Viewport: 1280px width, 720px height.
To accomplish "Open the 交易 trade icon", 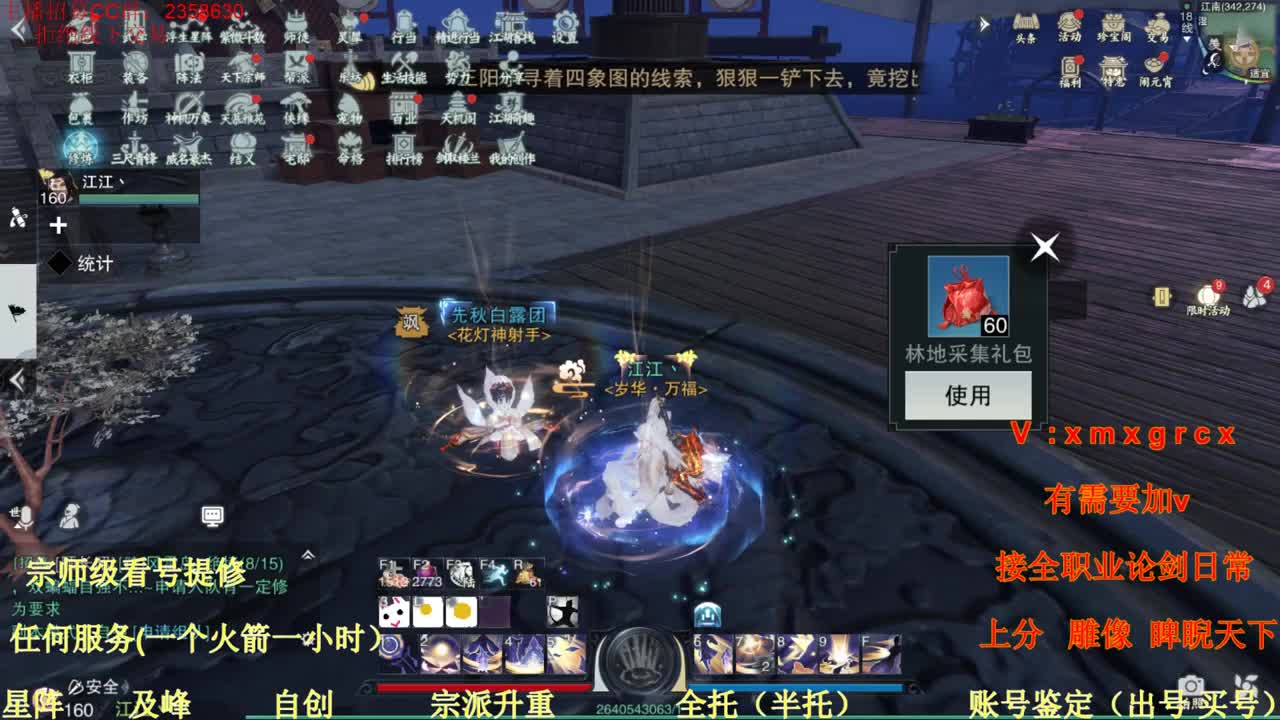I will click(x=1159, y=24).
